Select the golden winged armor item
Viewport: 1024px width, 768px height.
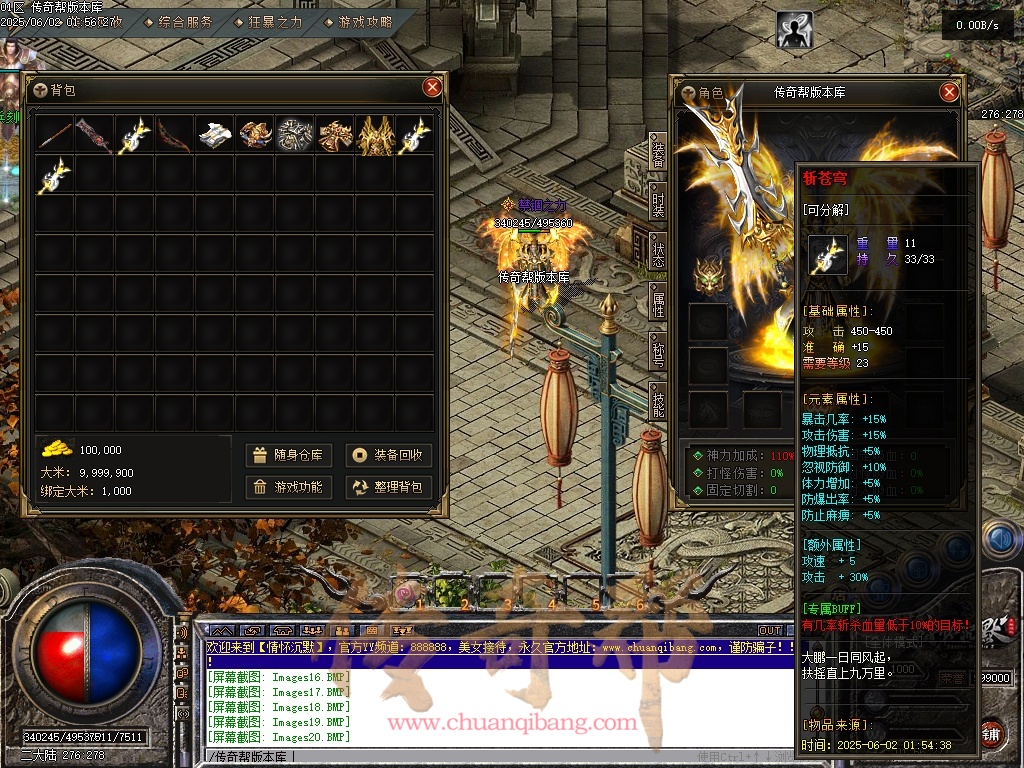coord(375,135)
